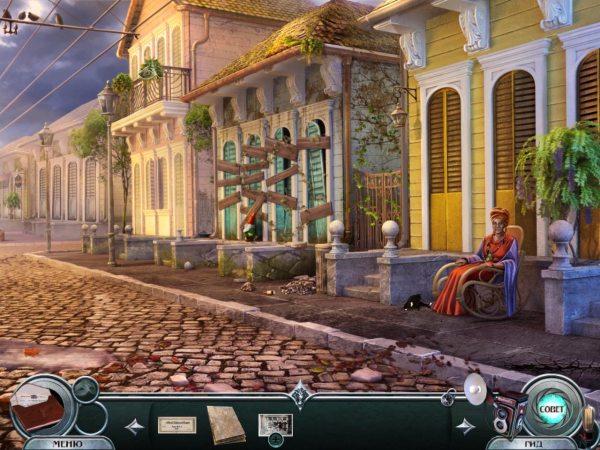
Task: Click the inventory right arrow
Action: pyautogui.click(x=466, y=426)
